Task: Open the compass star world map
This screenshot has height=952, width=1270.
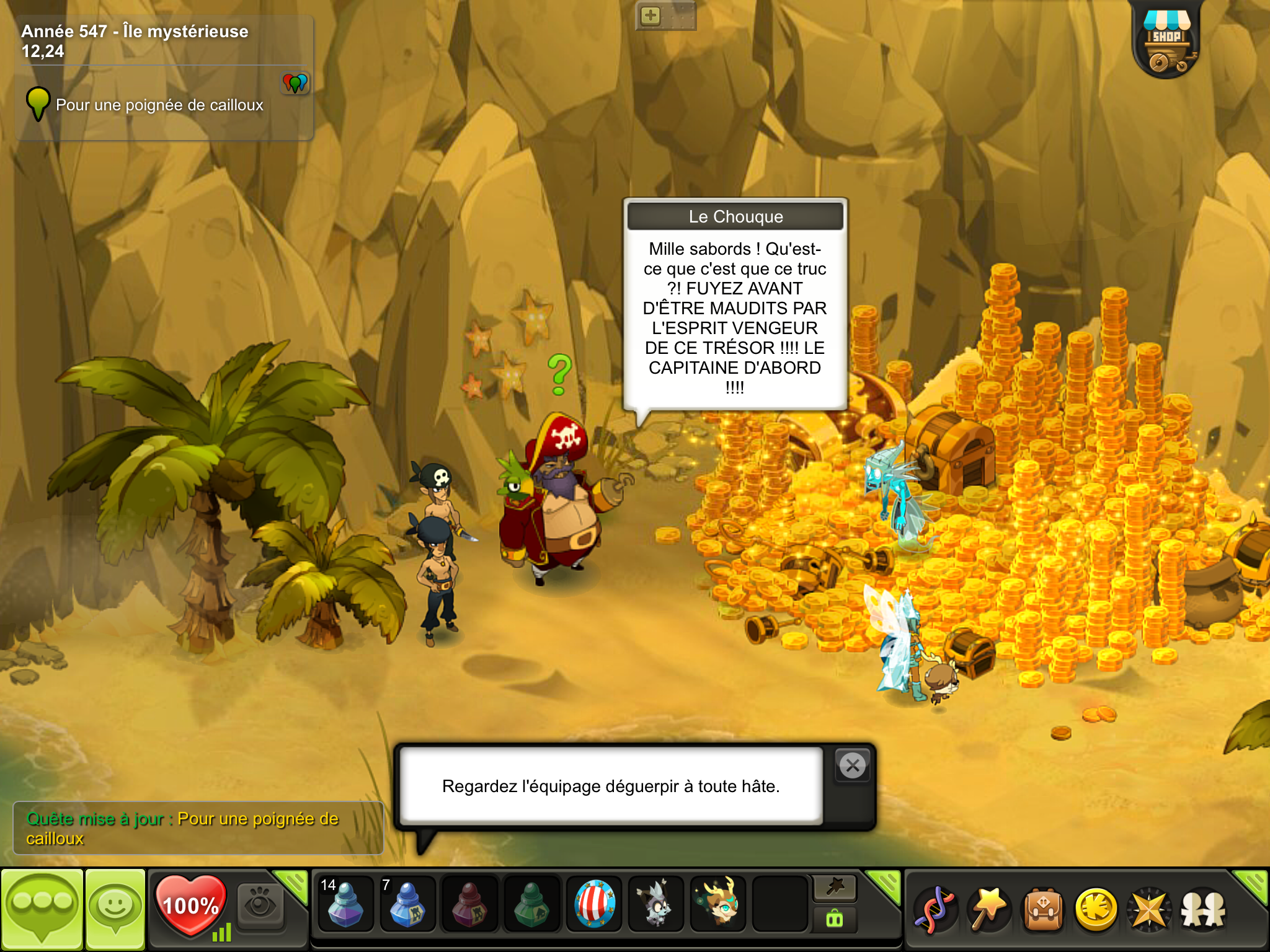Action: [x=1149, y=910]
